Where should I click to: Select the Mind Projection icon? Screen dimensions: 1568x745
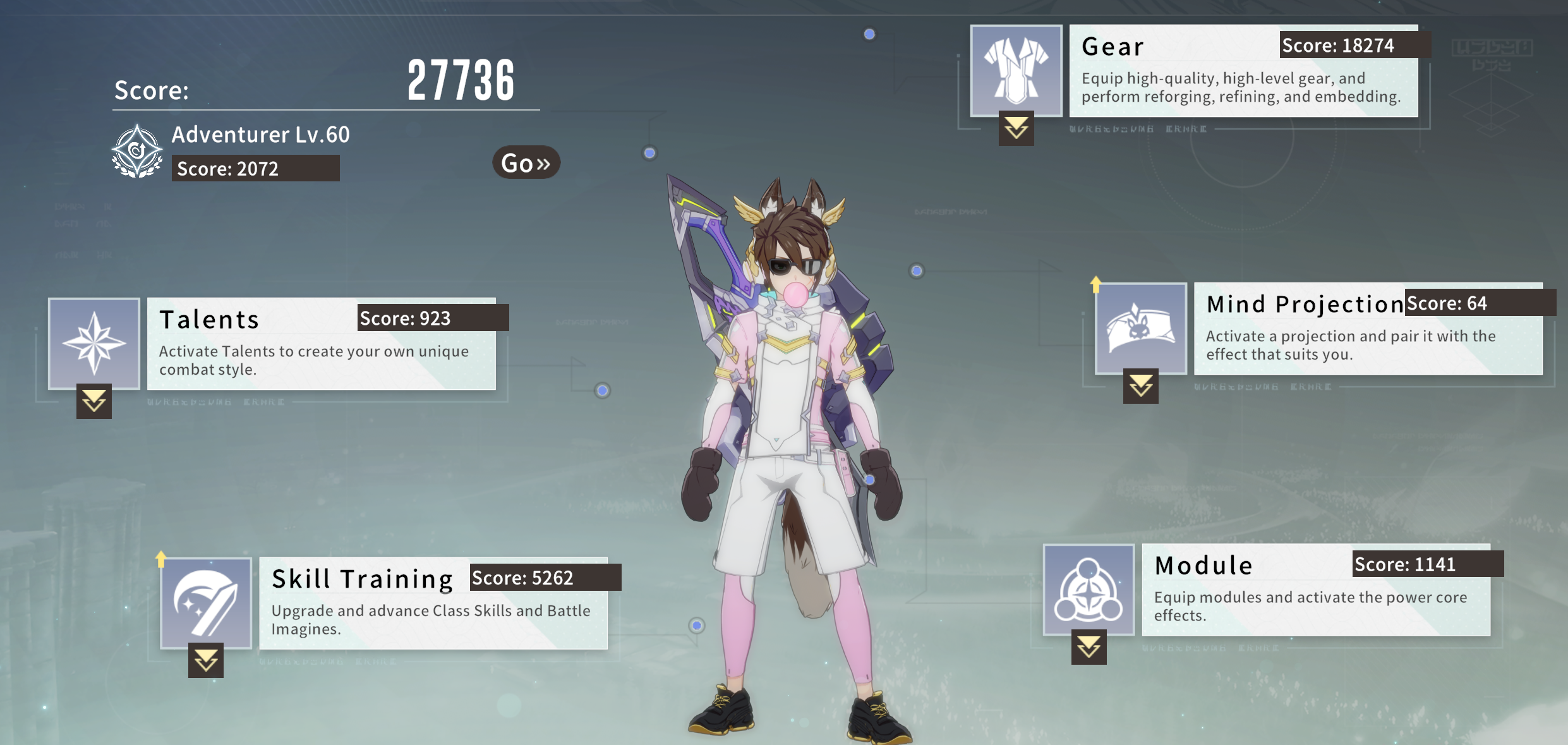point(1140,328)
